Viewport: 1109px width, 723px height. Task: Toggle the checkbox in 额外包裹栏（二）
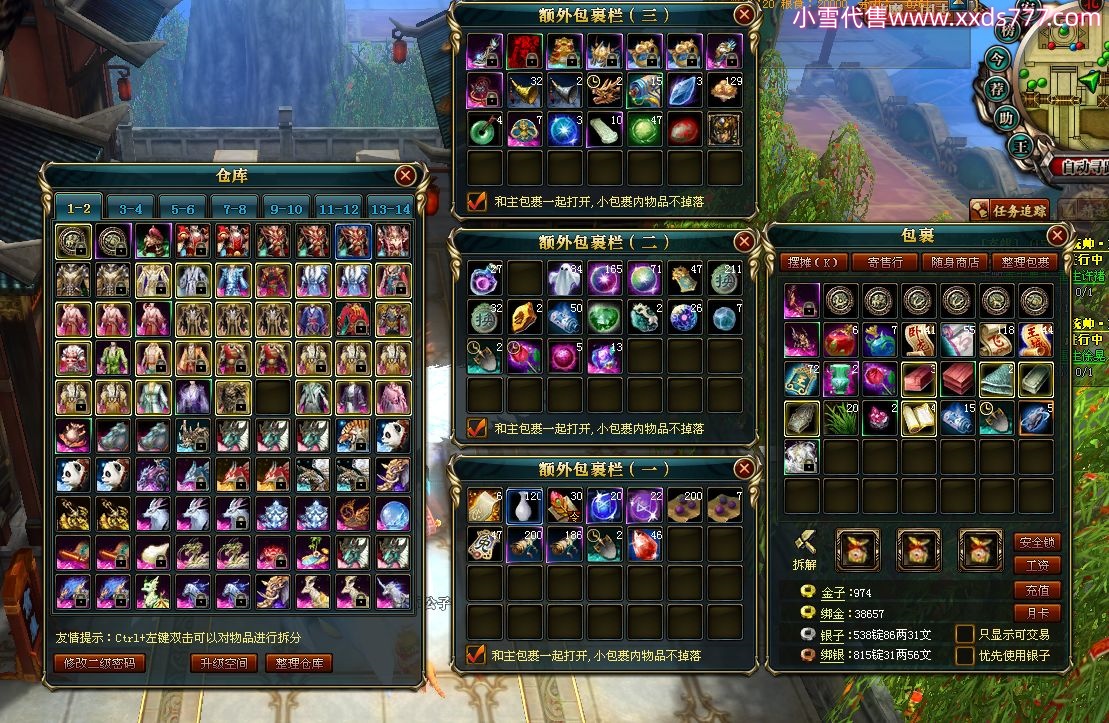point(477,428)
